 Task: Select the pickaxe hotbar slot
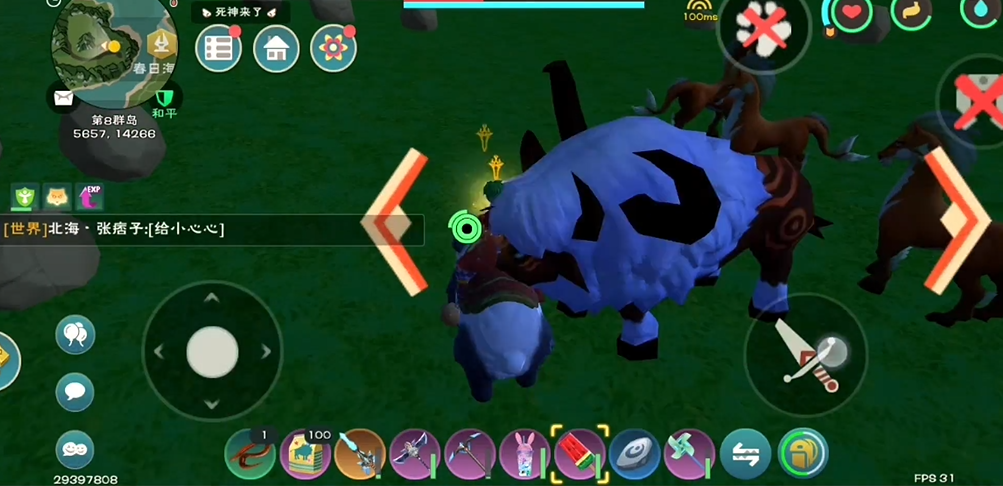pos(470,454)
